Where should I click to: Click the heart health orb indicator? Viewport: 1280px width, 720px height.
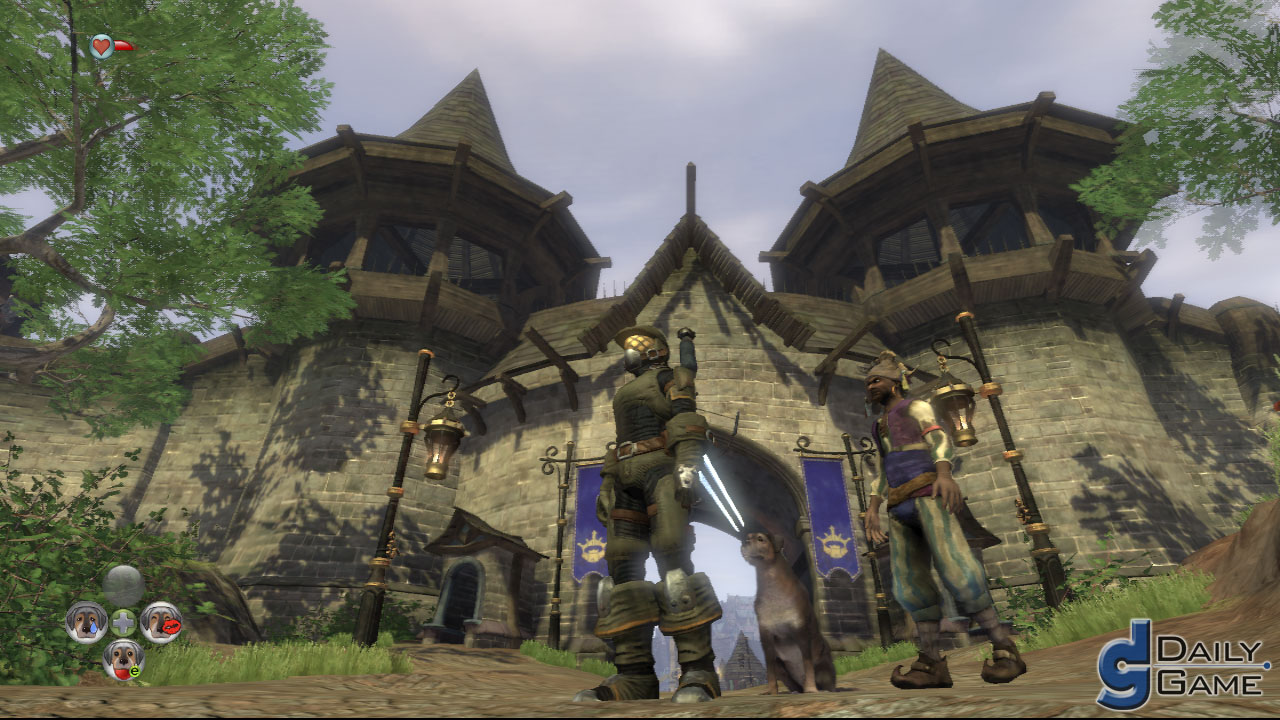[100, 44]
